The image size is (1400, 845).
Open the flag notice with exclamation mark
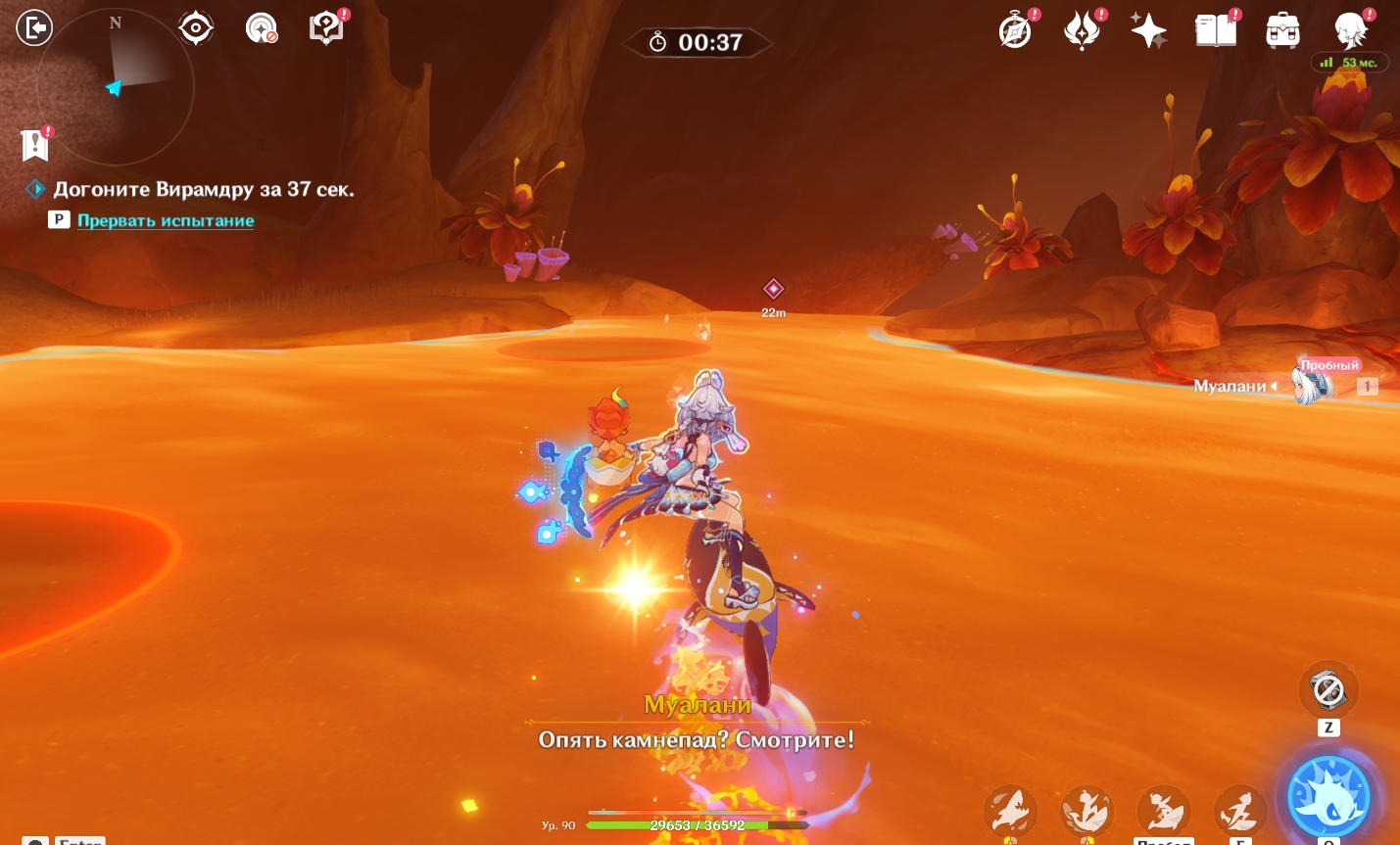click(35, 145)
